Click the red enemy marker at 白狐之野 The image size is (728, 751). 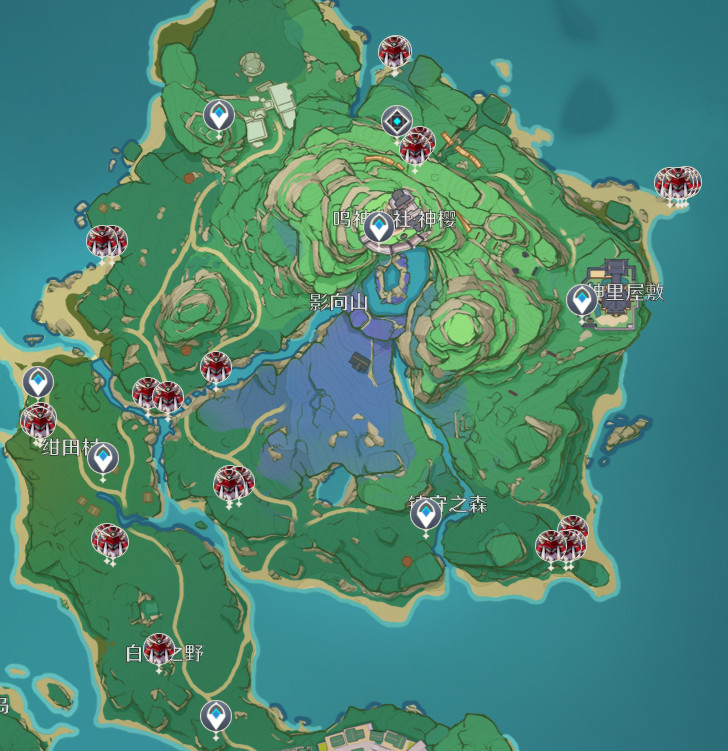pyautogui.click(x=159, y=649)
